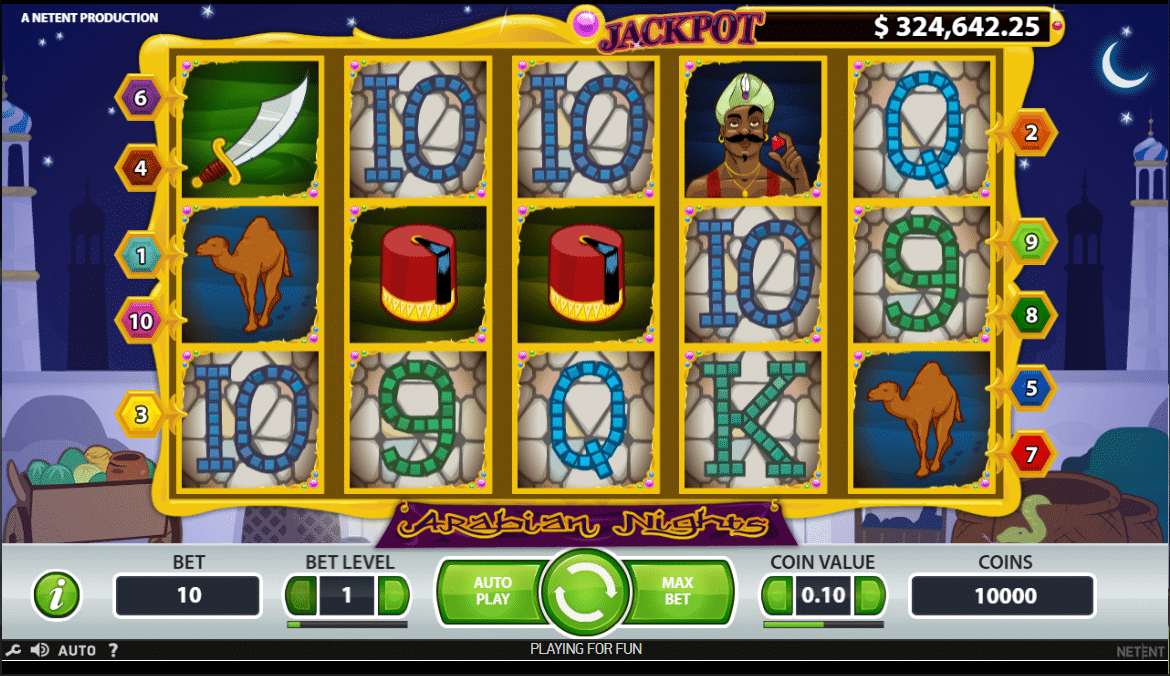Lower the coin value
This screenshot has width=1170, height=676.
[x=777, y=596]
